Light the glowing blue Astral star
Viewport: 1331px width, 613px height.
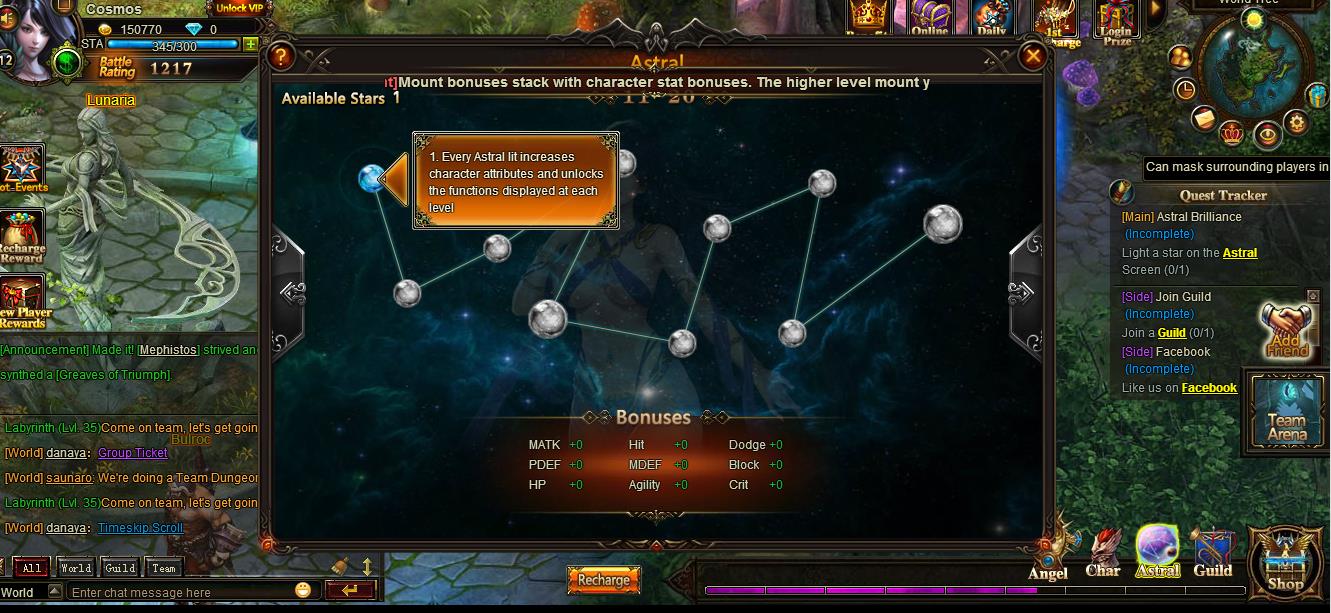(x=372, y=179)
